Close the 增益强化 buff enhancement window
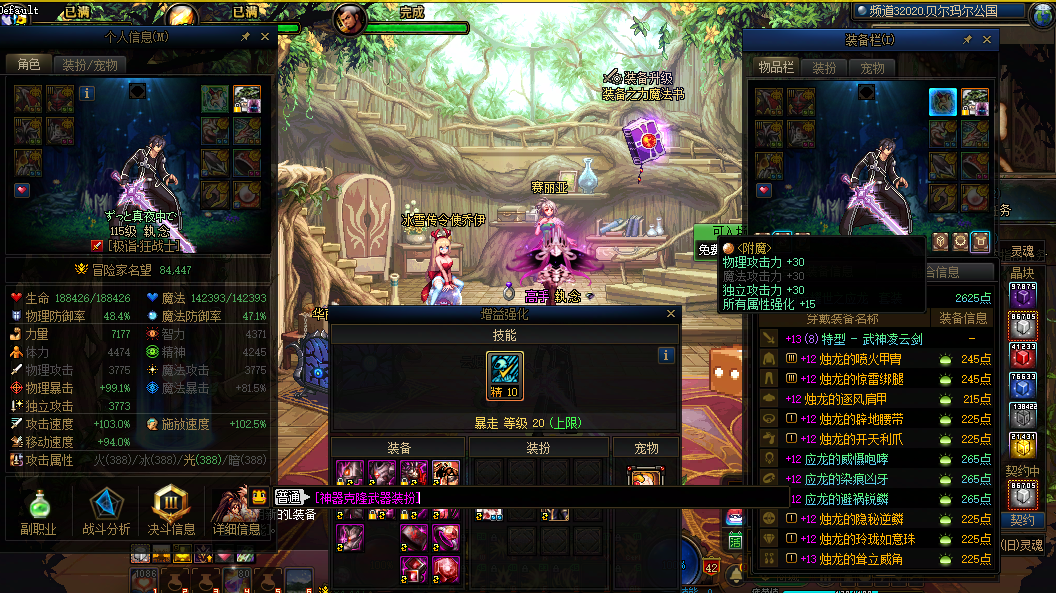The image size is (1056, 593). coord(671,313)
